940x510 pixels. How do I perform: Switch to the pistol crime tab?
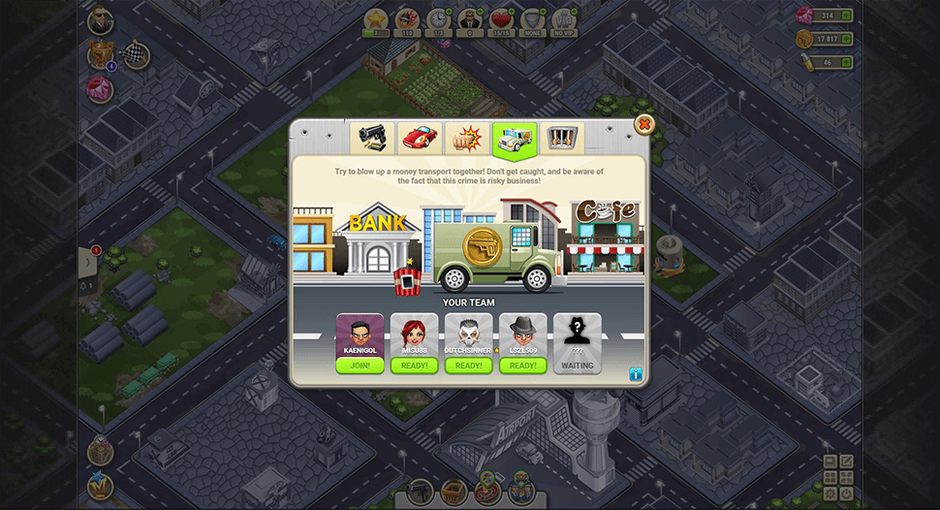(370, 138)
